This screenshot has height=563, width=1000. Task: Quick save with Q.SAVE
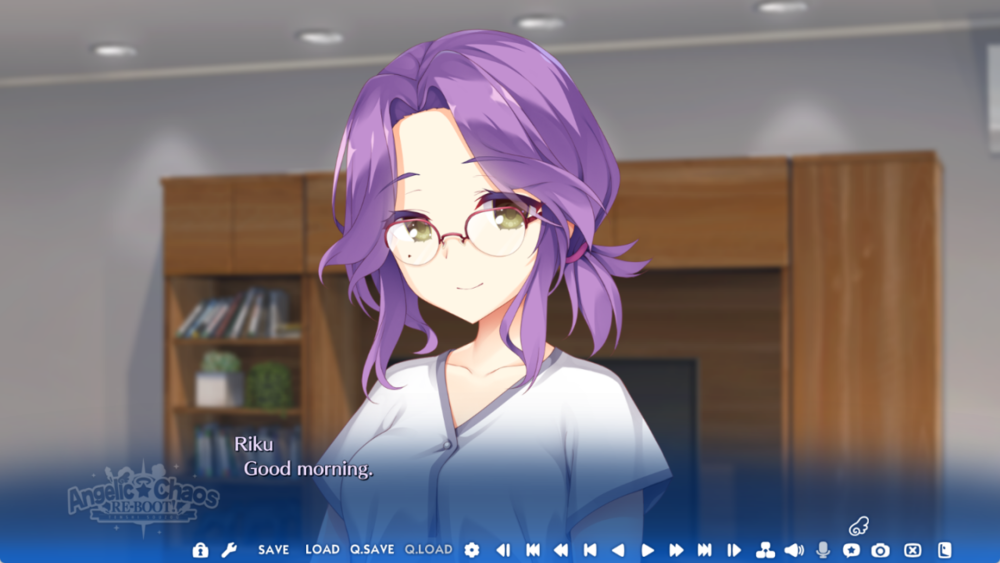[372, 550]
